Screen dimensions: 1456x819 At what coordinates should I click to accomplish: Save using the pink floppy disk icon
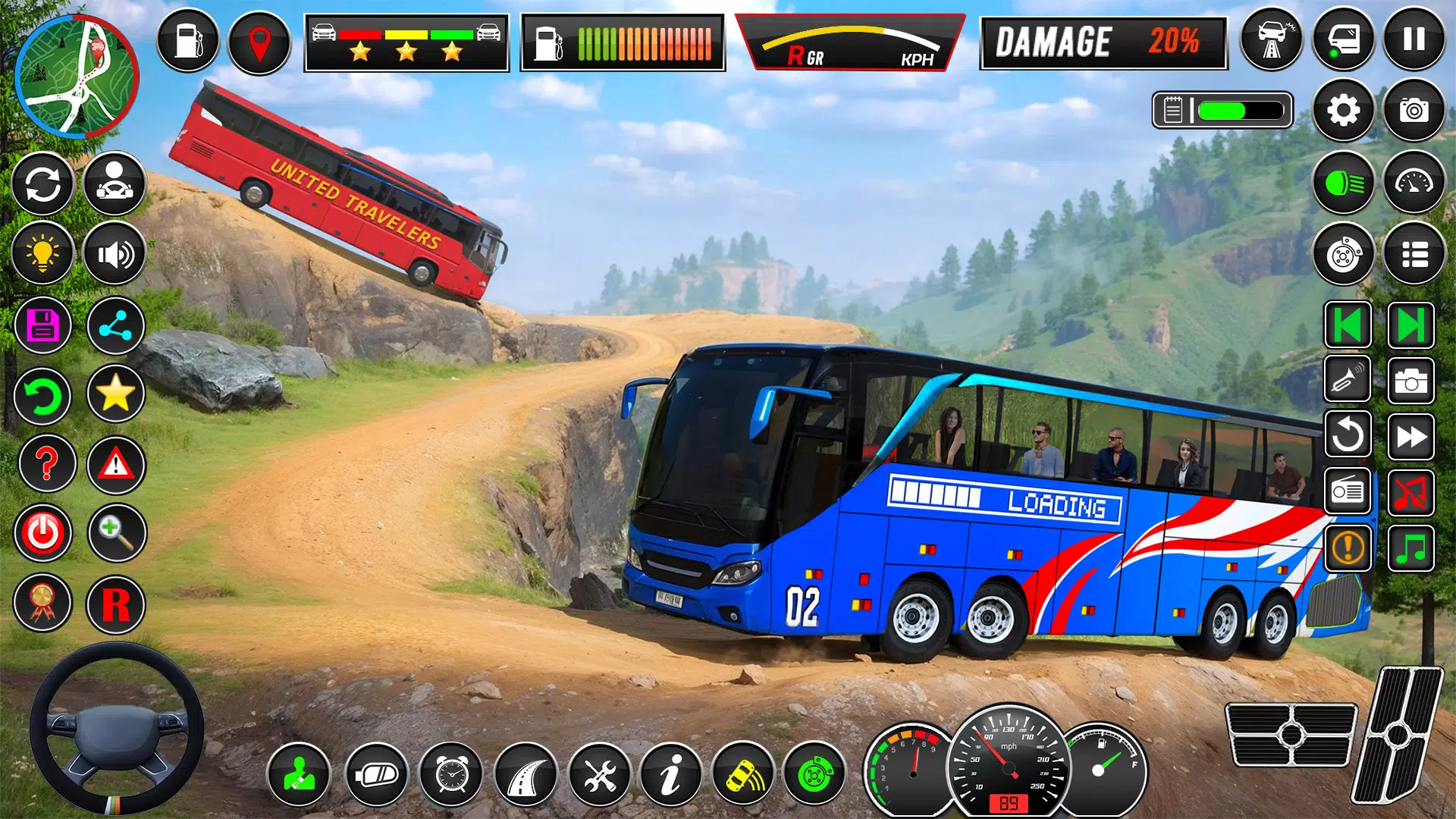[42, 325]
